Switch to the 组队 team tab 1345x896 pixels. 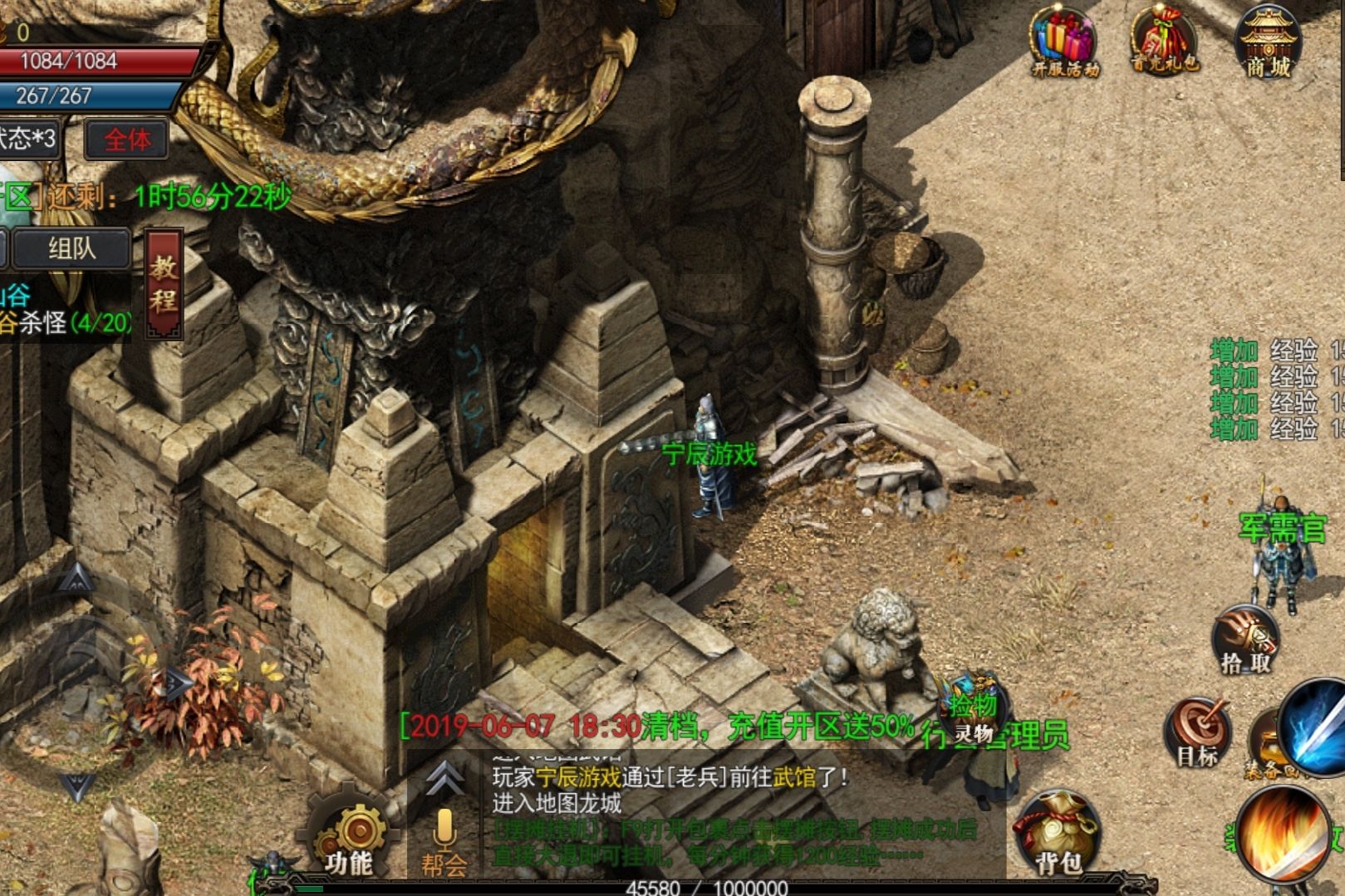tap(71, 248)
